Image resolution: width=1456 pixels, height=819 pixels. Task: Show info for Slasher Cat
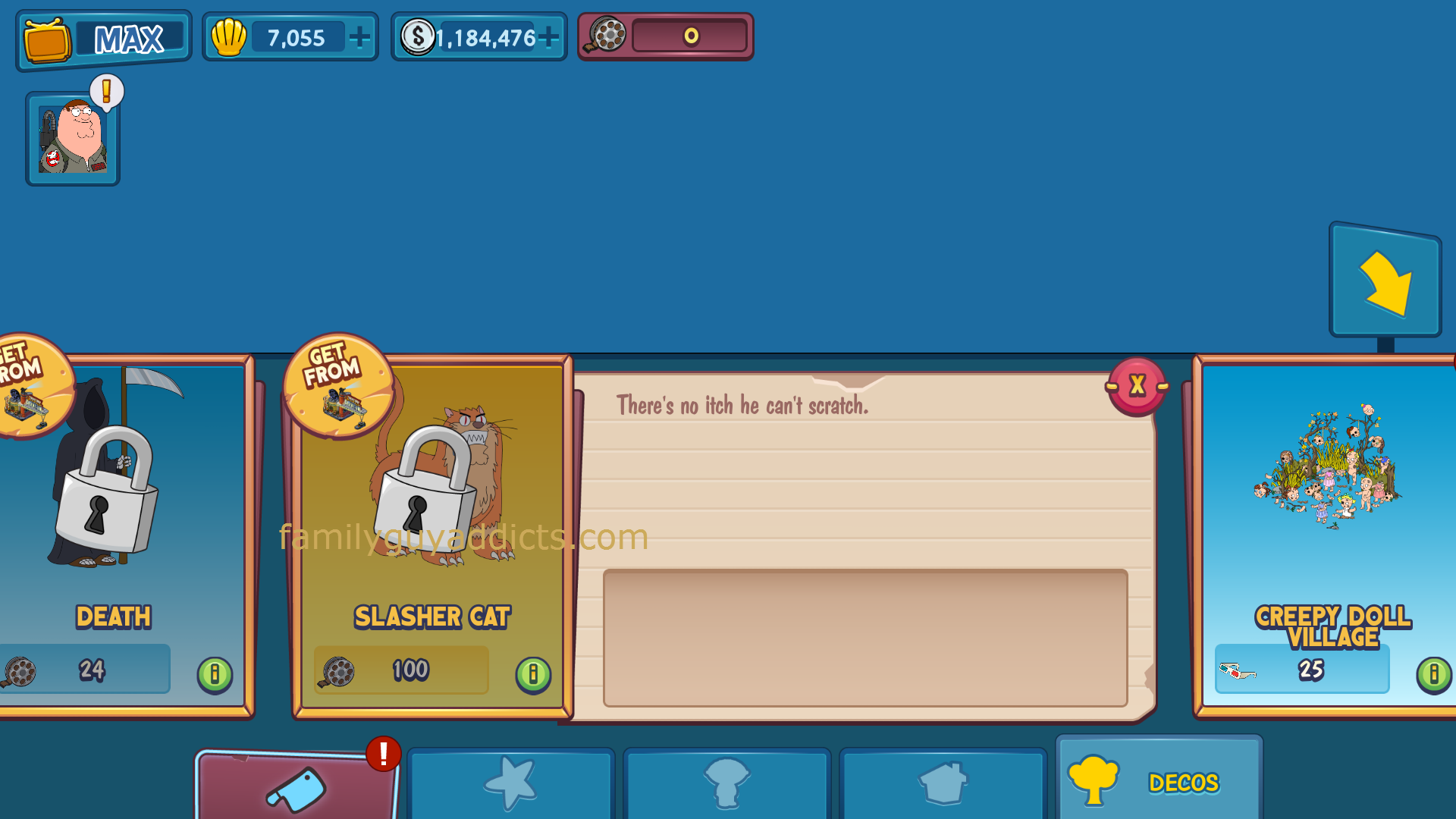point(533,673)
